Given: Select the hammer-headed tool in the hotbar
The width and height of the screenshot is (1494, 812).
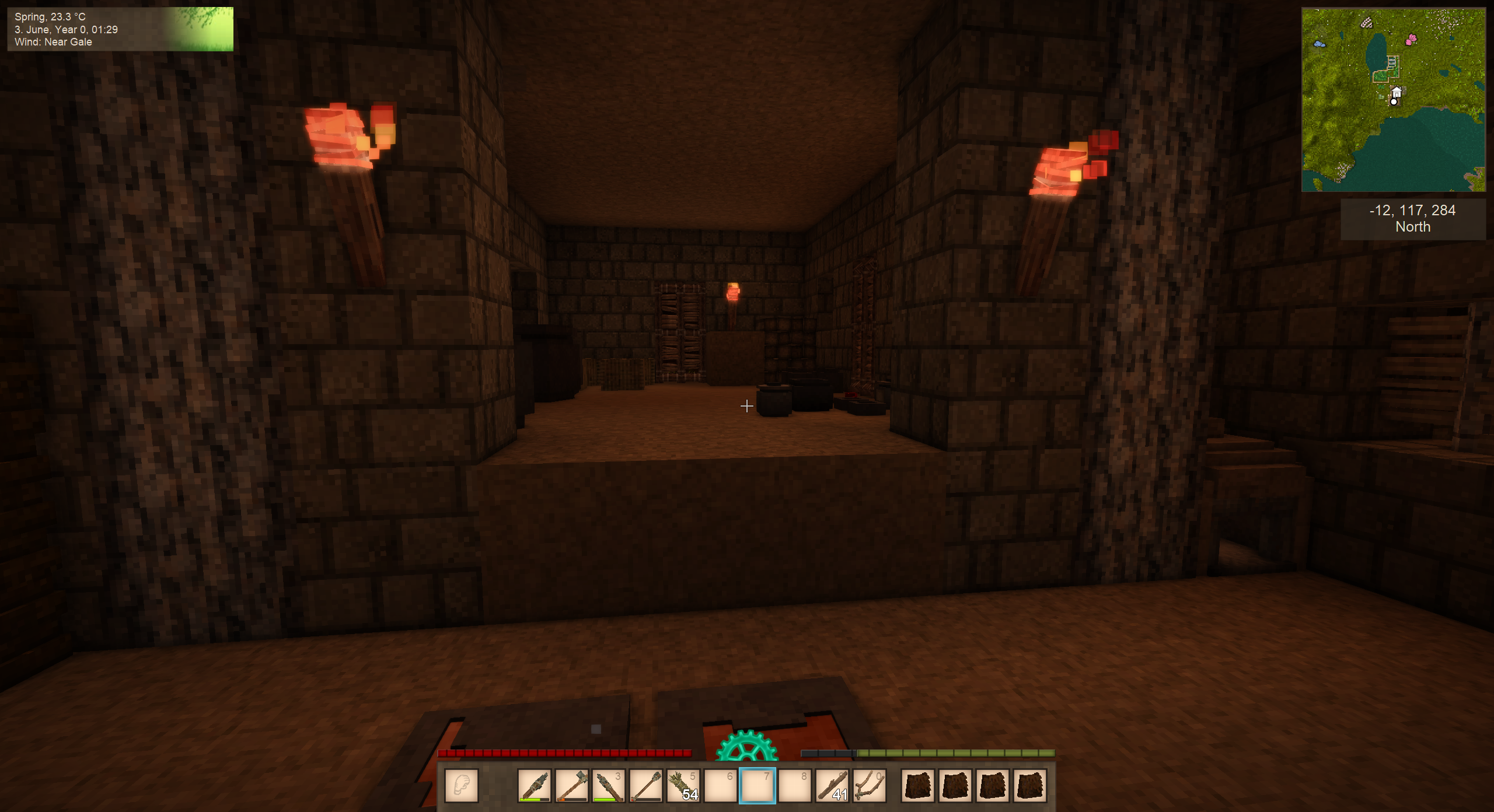Looking at the screenshot, I should [571, 786].
